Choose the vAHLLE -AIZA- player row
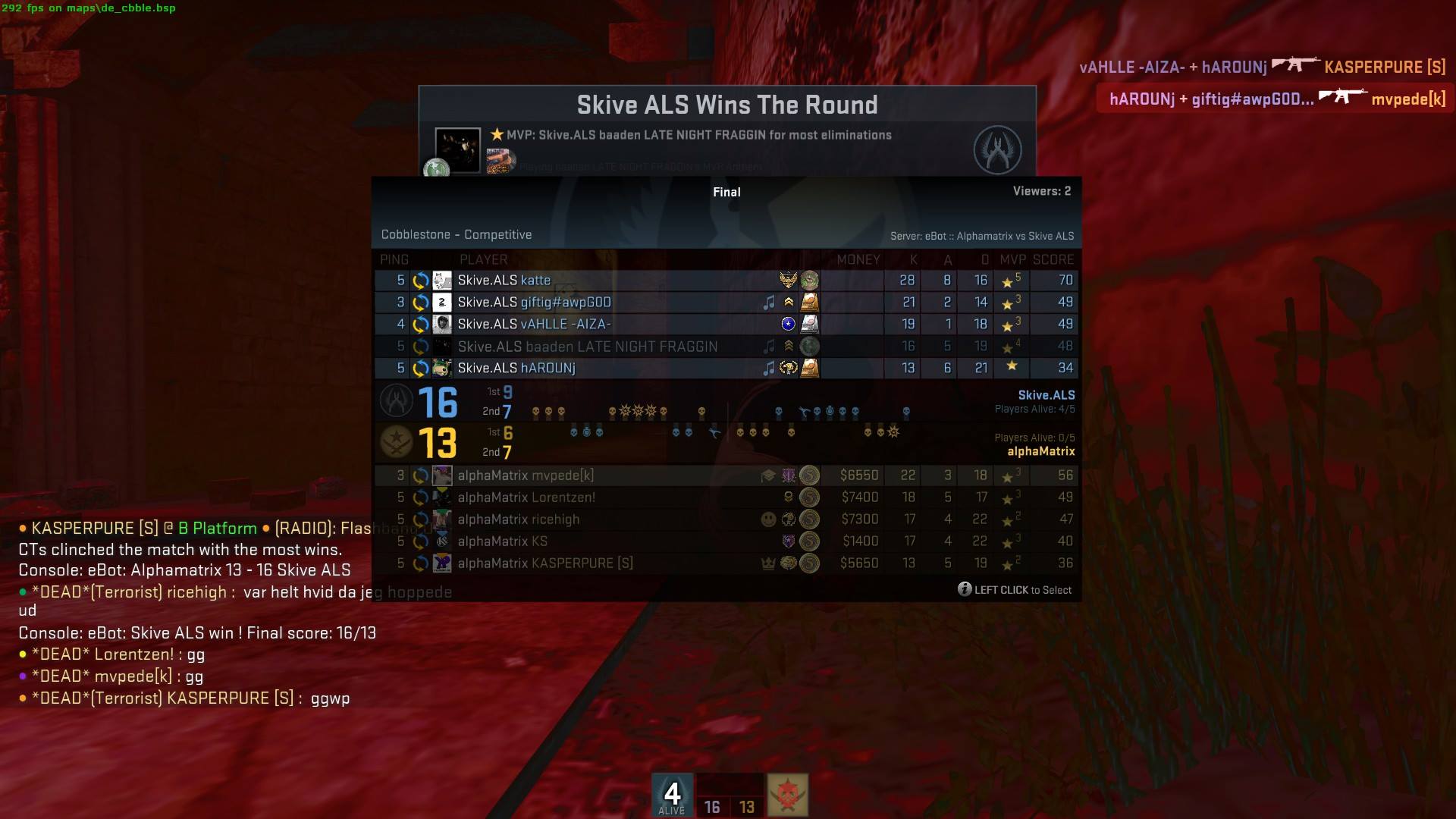The width and height of the screenshot is (1456, 819). (x=607, y=325)
